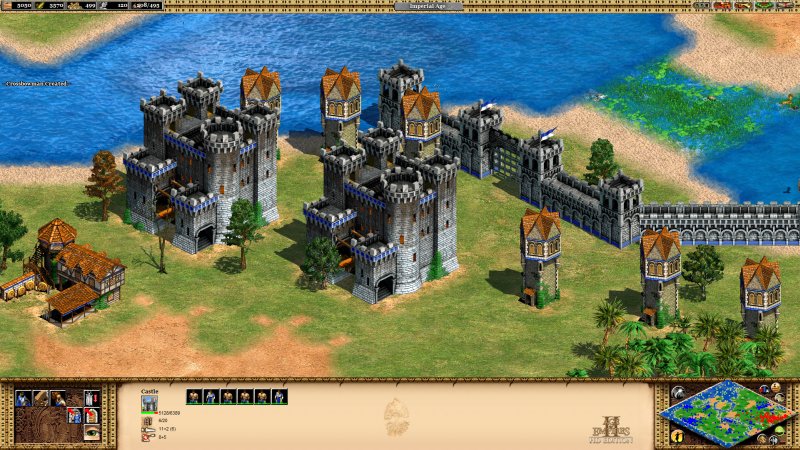Train the blue unique unit from first command icon

[22, 398]
